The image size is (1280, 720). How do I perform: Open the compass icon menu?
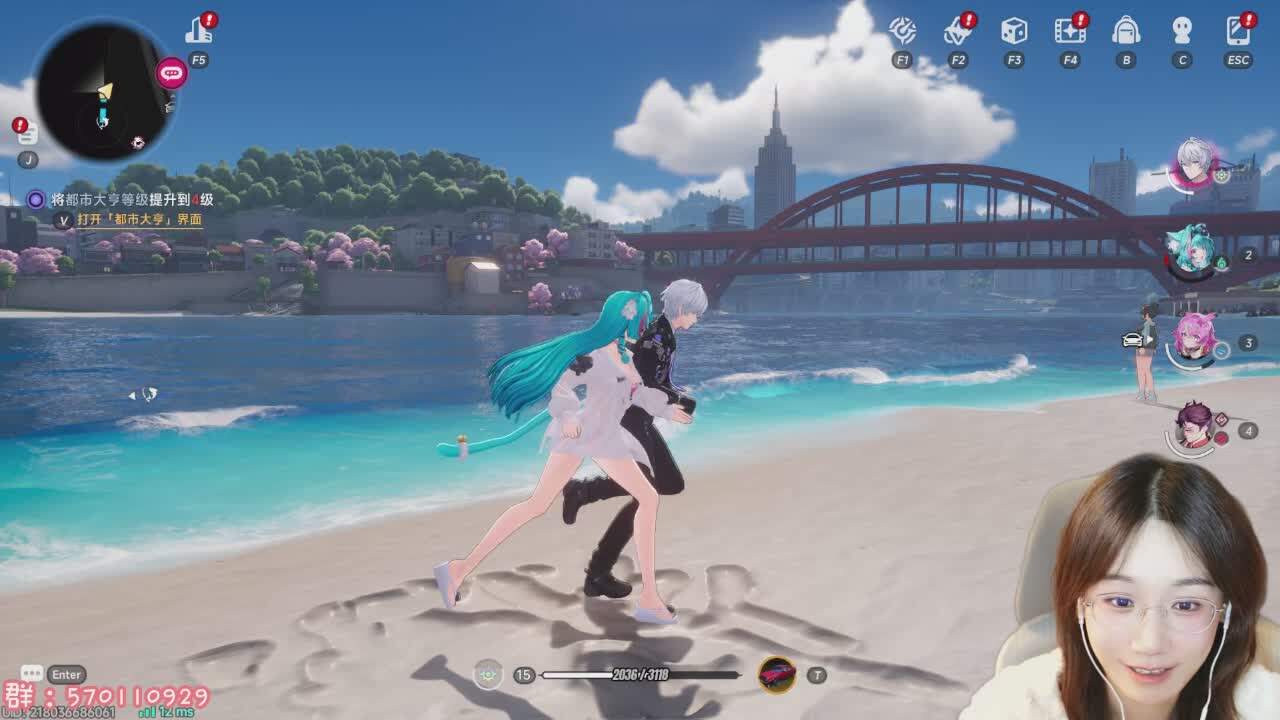[x=902, y=30]
